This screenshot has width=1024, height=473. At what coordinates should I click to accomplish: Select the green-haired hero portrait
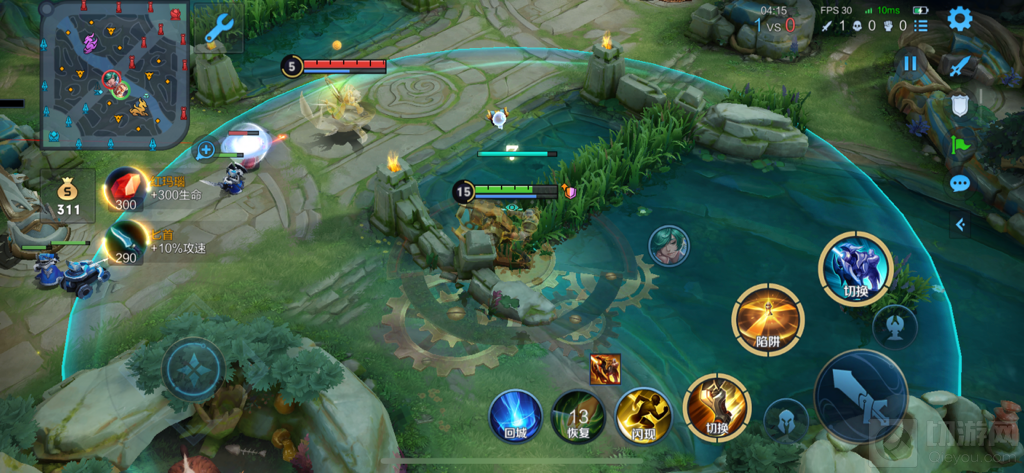tap(668, 246)
